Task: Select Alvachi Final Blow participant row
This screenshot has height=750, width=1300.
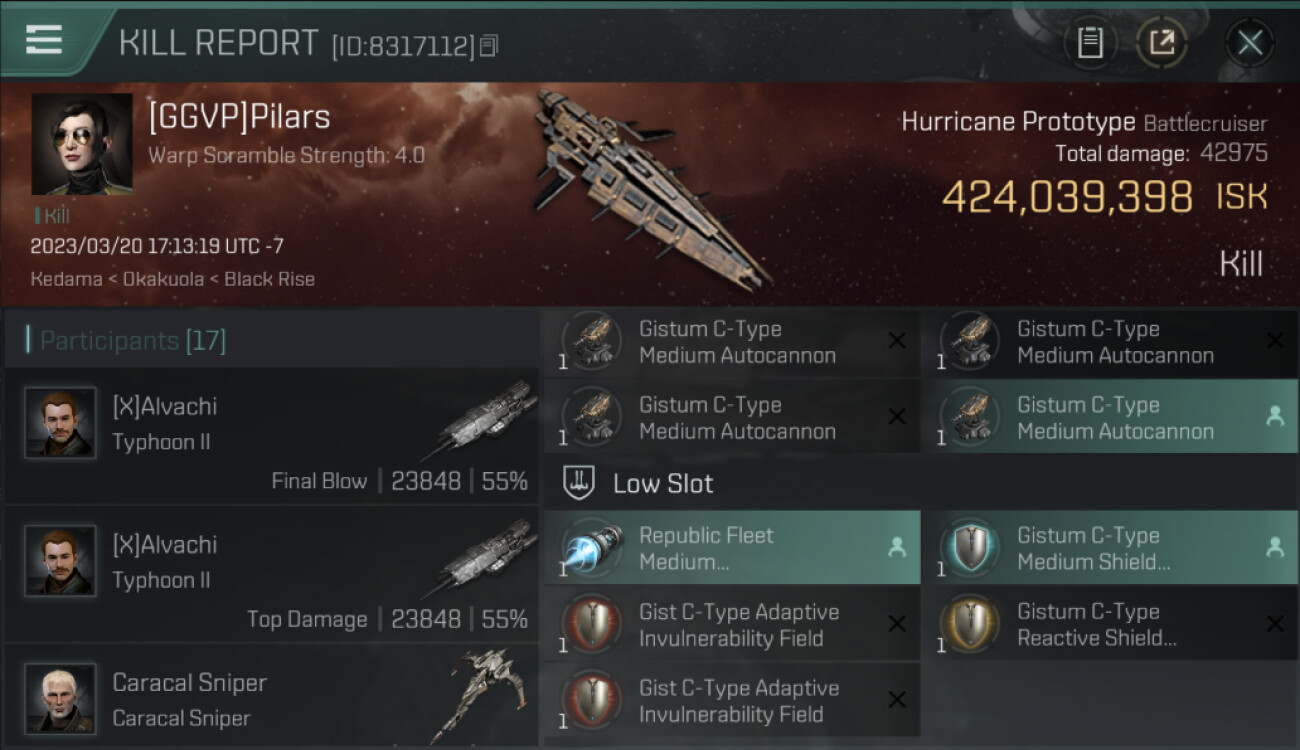Action: coord(272,437)
